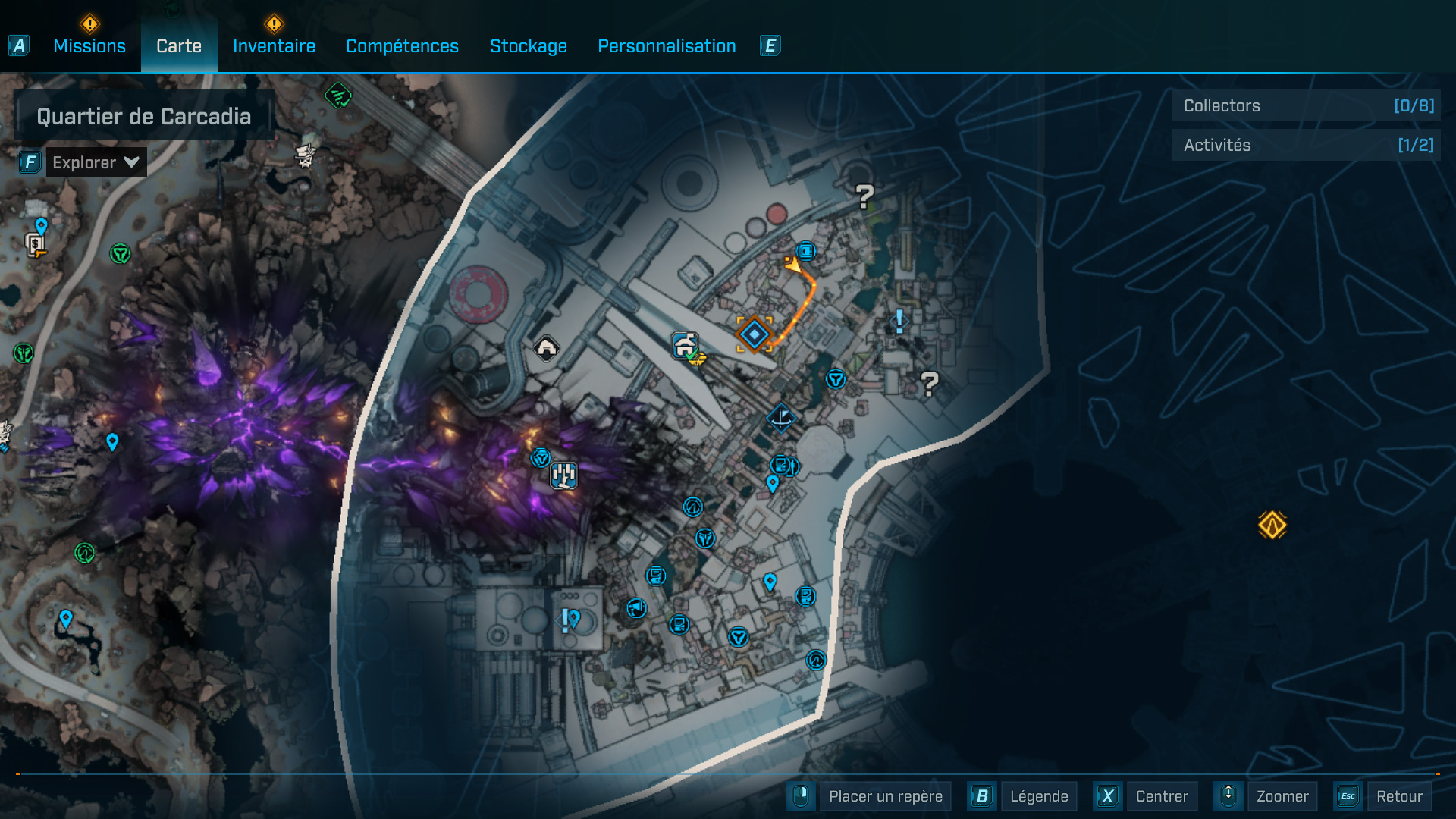
Task: Click the house-shaped safehouse icon on the map
Action: (547, 347)
